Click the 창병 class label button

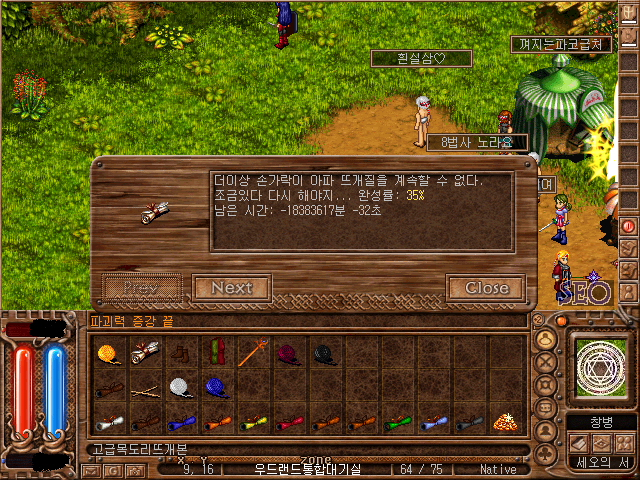point(602,421)
